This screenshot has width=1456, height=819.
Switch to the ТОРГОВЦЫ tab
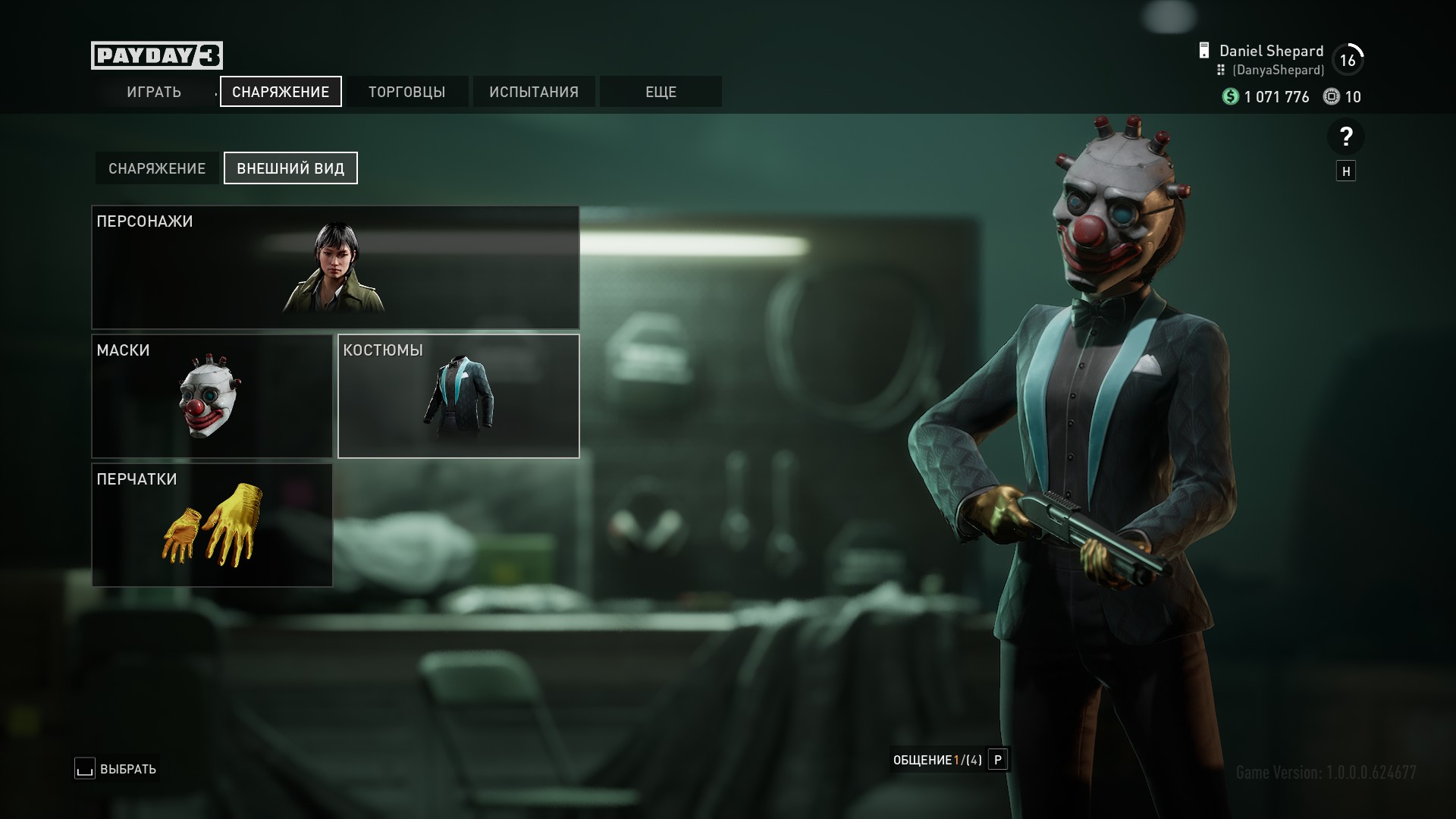(407, 92)
